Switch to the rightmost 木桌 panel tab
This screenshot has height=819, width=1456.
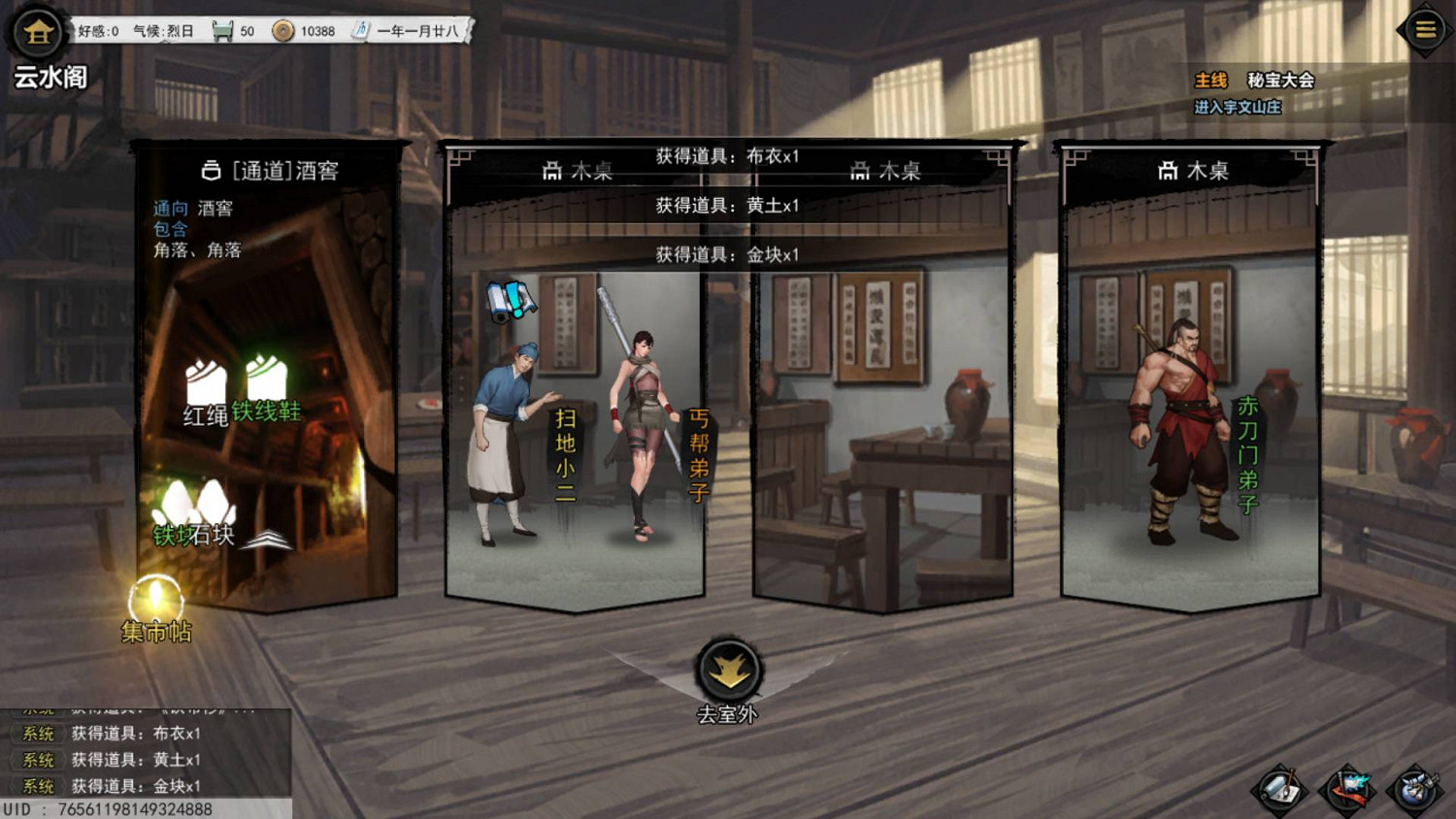click(1193, 171)
